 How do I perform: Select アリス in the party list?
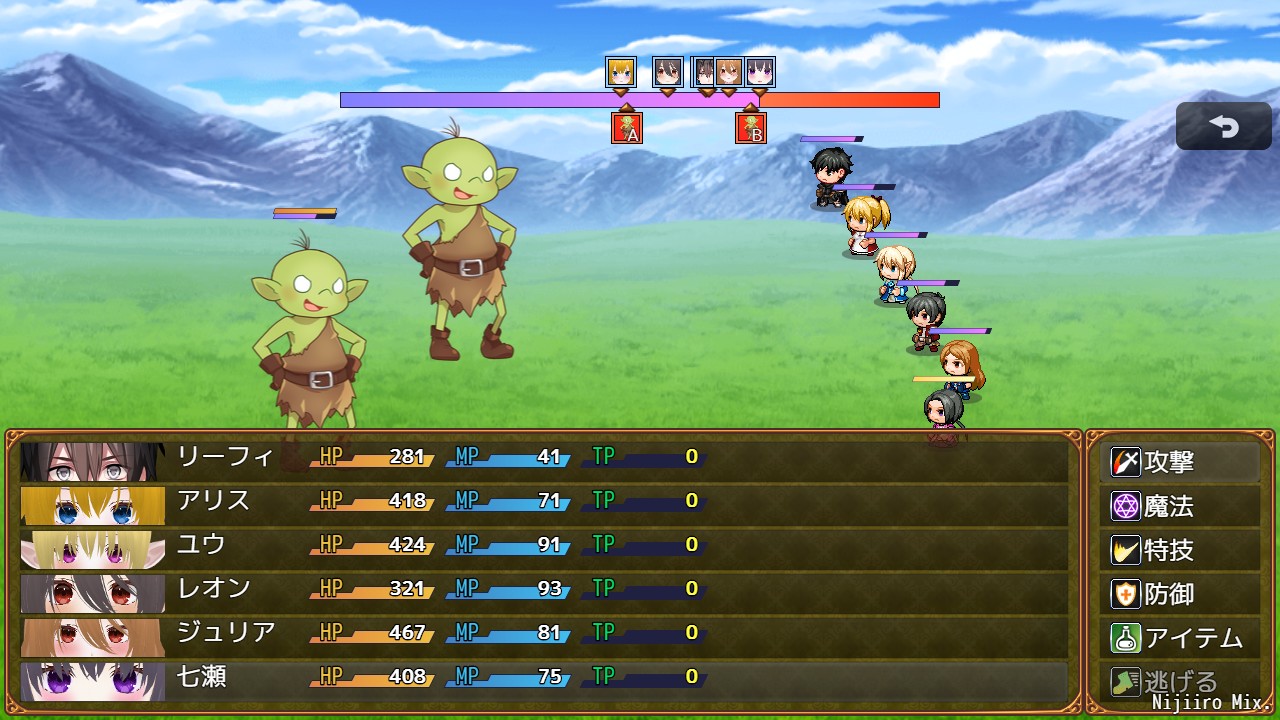tap(544, 502)
